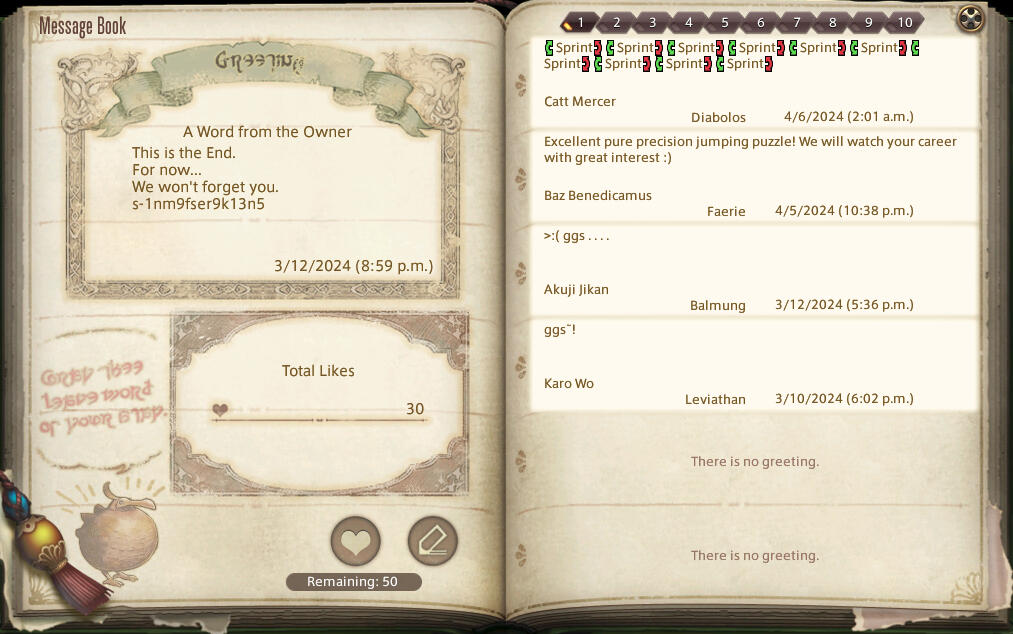This screenshot has width=1013, height=634.
Task: Go to page 4 tab
Action: tap(688, 22)
